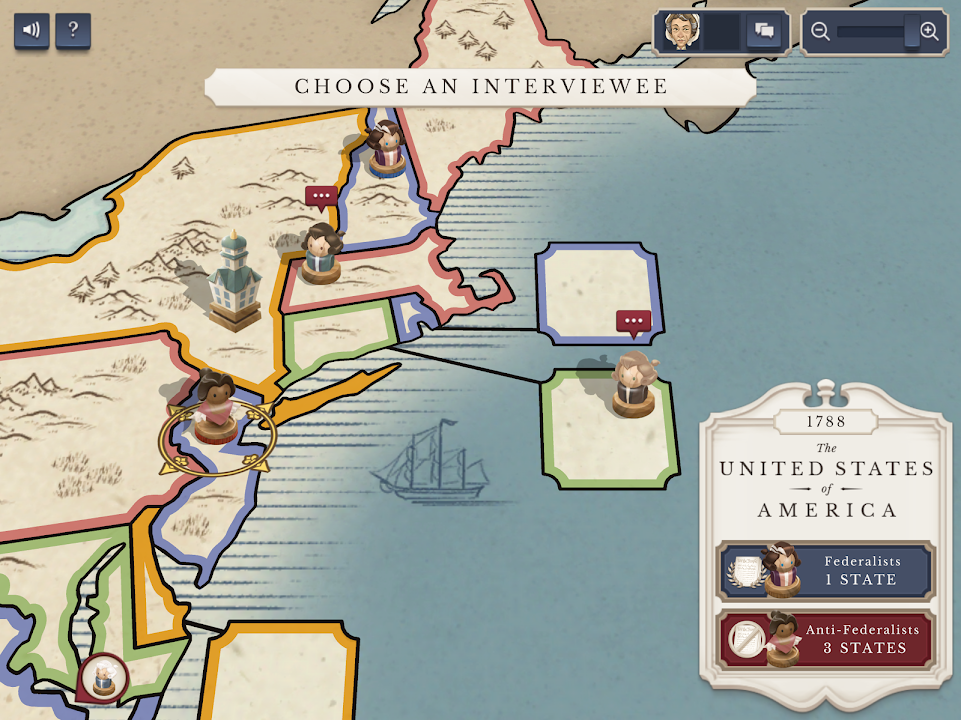Adjust the map zoom slider handle

tap(912, 32)
